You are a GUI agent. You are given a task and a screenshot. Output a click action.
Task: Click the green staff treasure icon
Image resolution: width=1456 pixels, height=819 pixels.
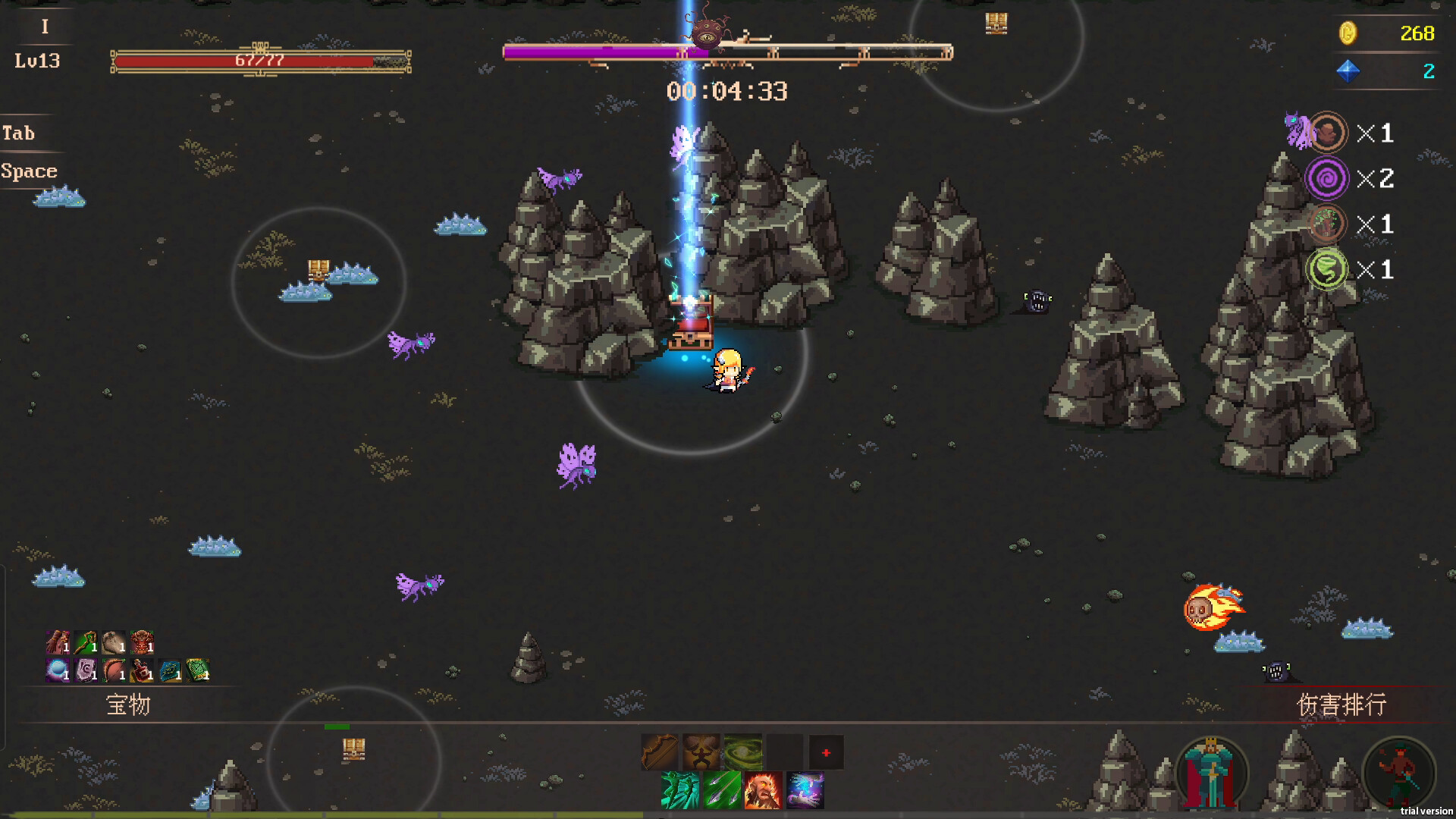(x=86, y=642)
